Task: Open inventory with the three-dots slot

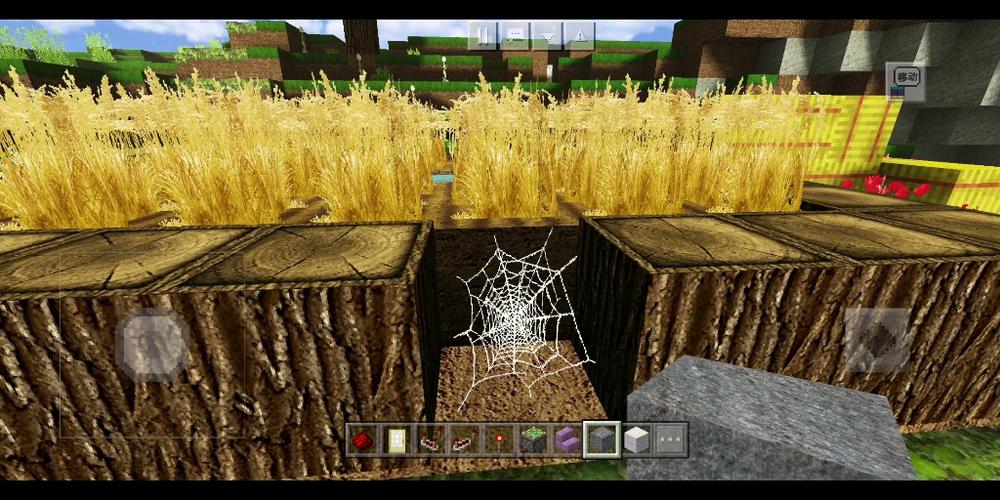Action: 669,438
